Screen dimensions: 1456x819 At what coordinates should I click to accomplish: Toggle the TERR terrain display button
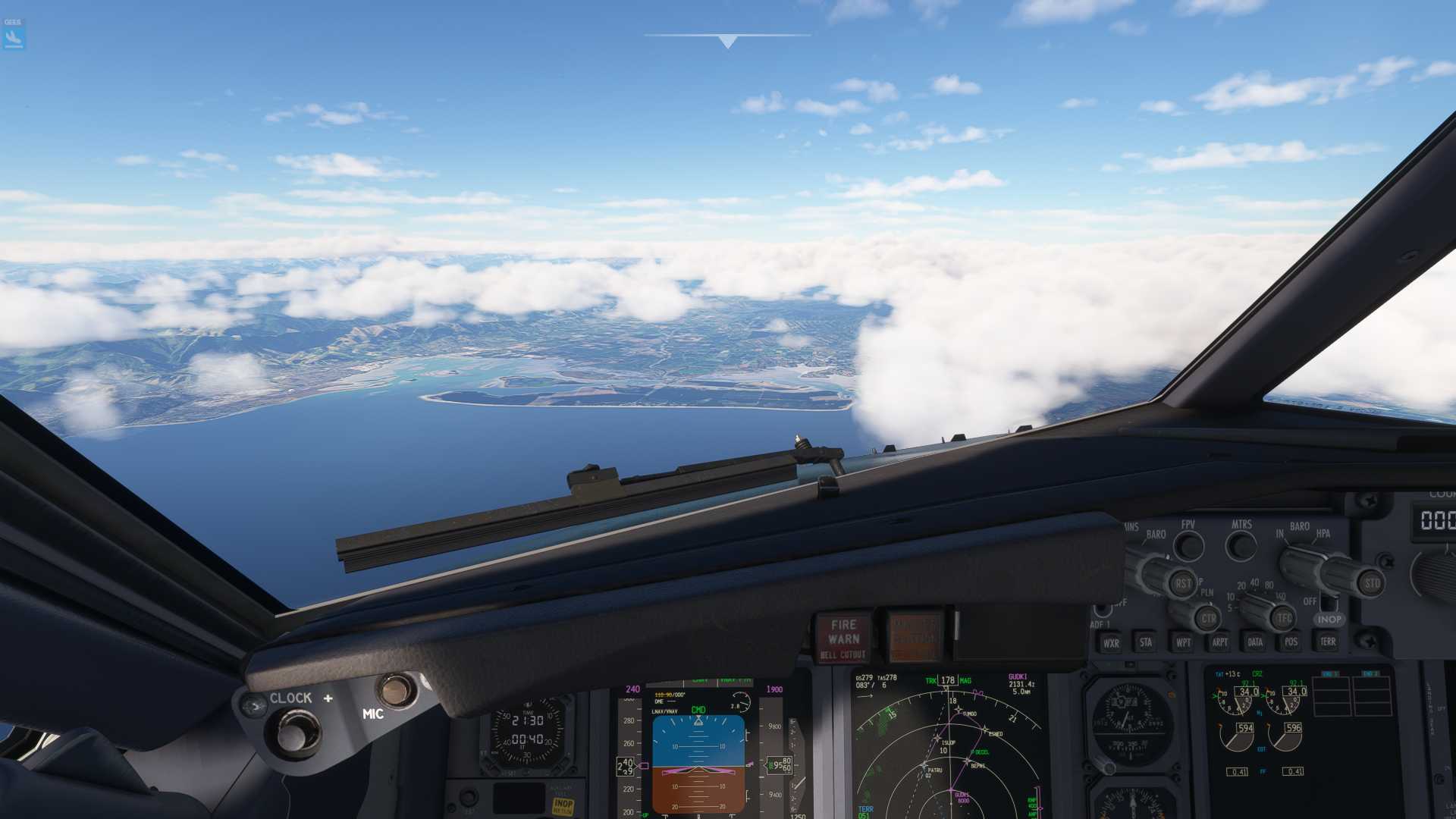pos(1328,642)
